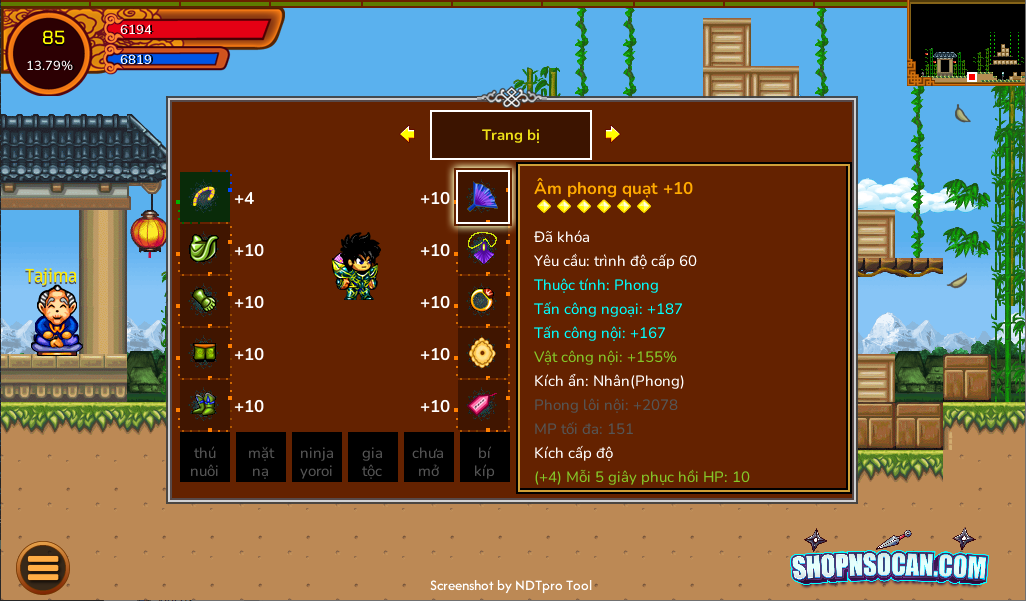Select the +4 headband slot
This screenshot has width=1026, height=601.
(205, 197)
